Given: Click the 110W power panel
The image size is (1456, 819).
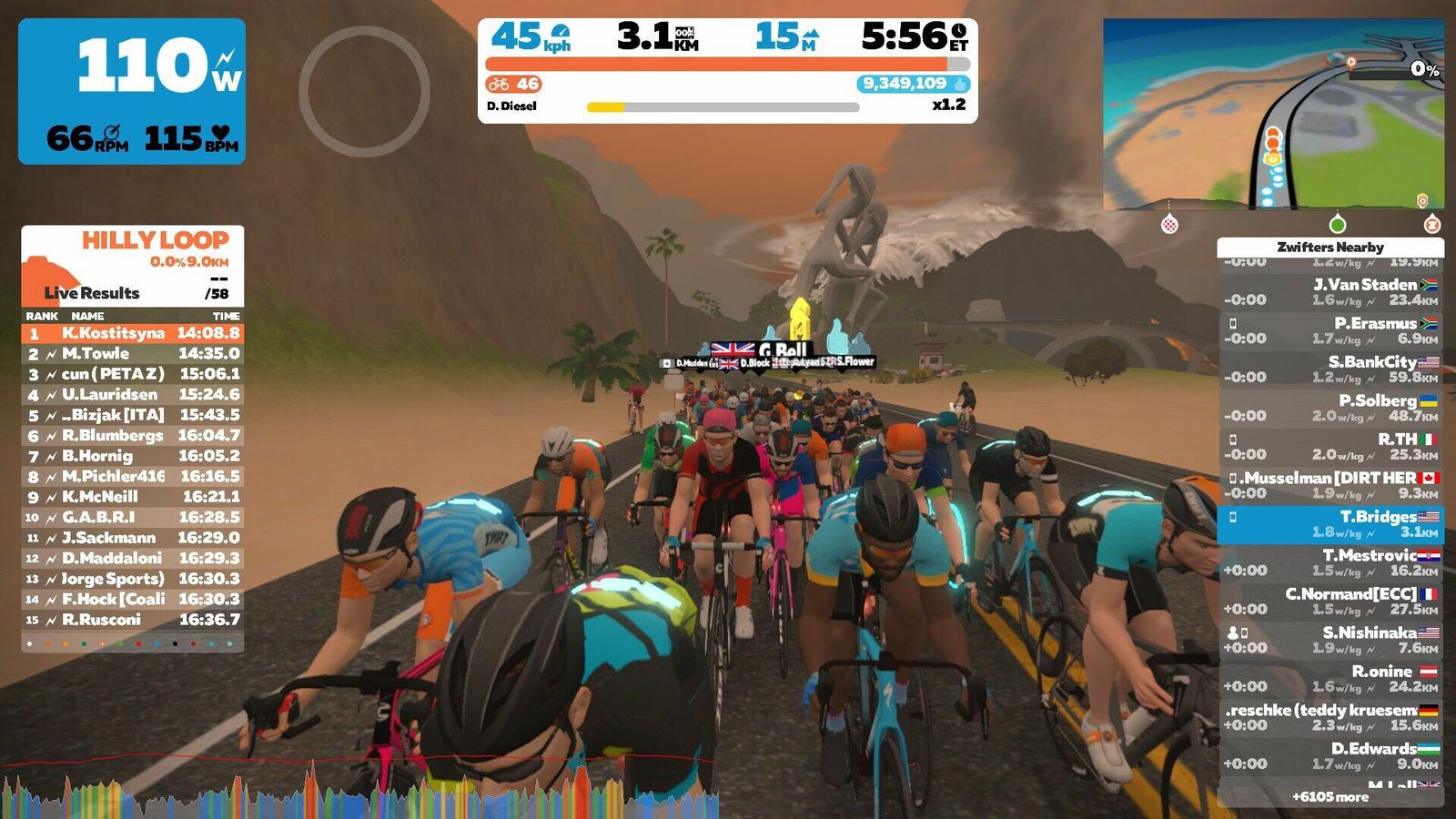Looking at the screenshot, I should pos(132,91).
